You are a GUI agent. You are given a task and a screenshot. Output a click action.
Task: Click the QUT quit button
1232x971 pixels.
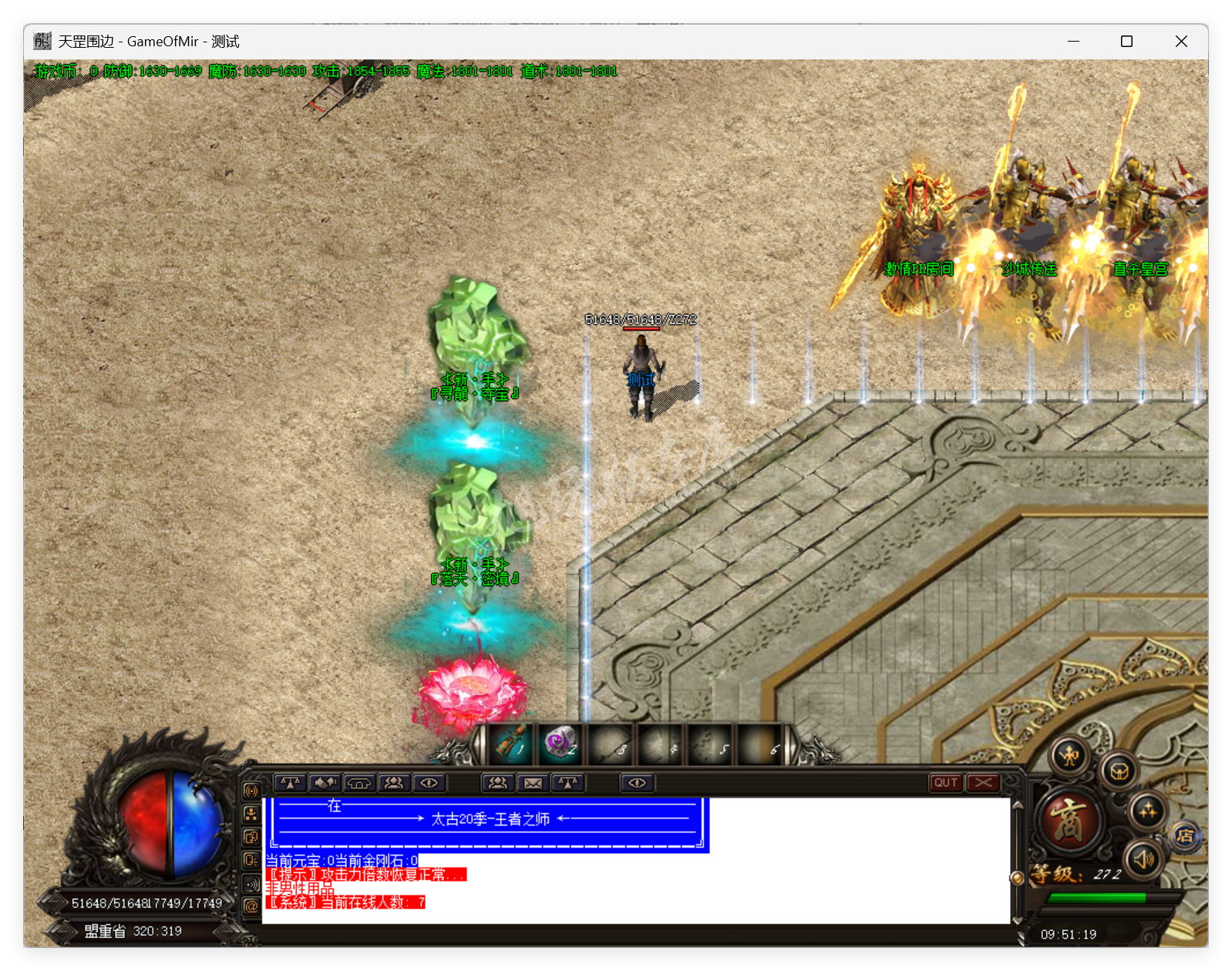[946, 783]
